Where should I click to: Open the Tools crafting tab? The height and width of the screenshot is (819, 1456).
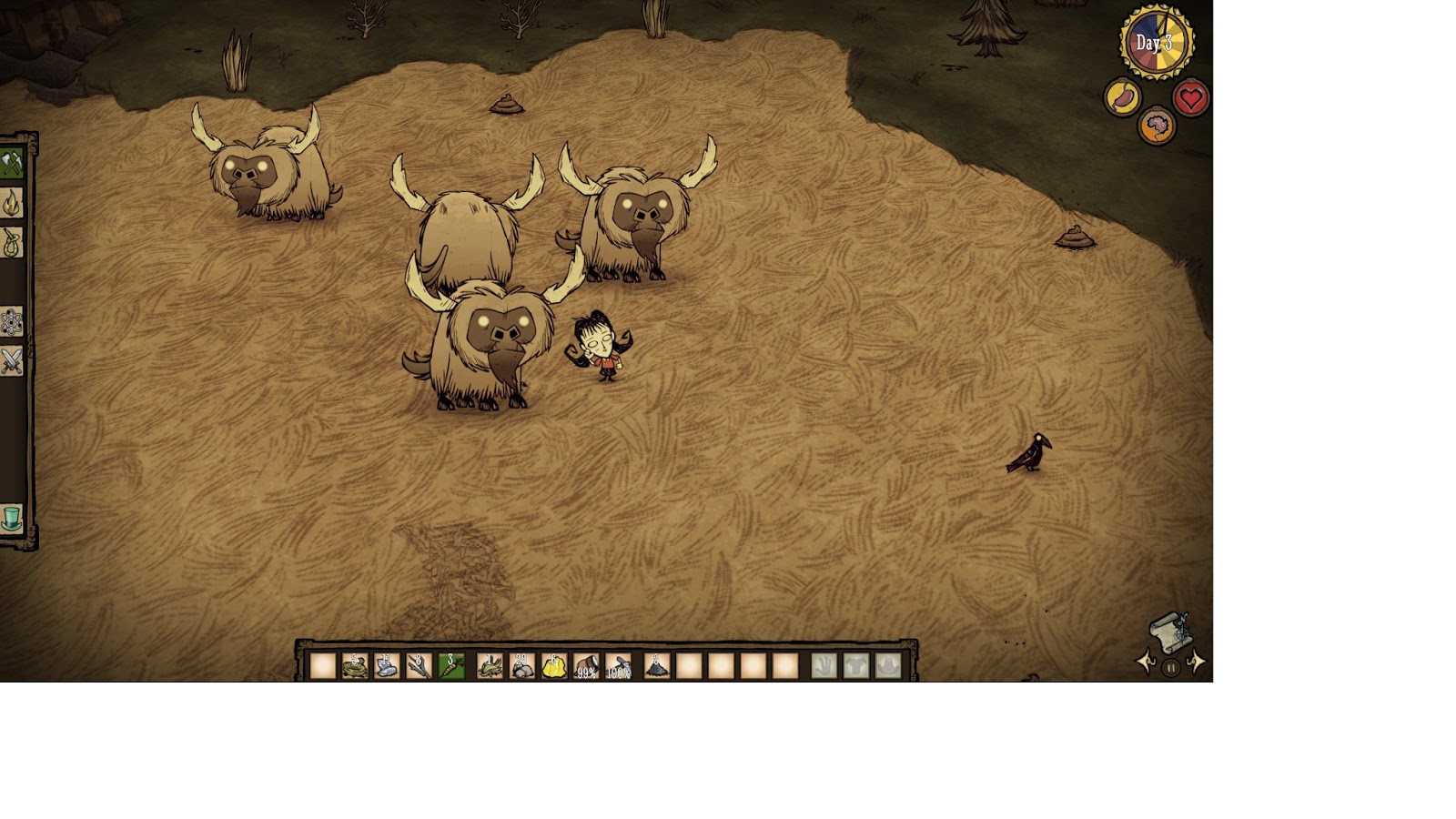[x=11, y=164]
